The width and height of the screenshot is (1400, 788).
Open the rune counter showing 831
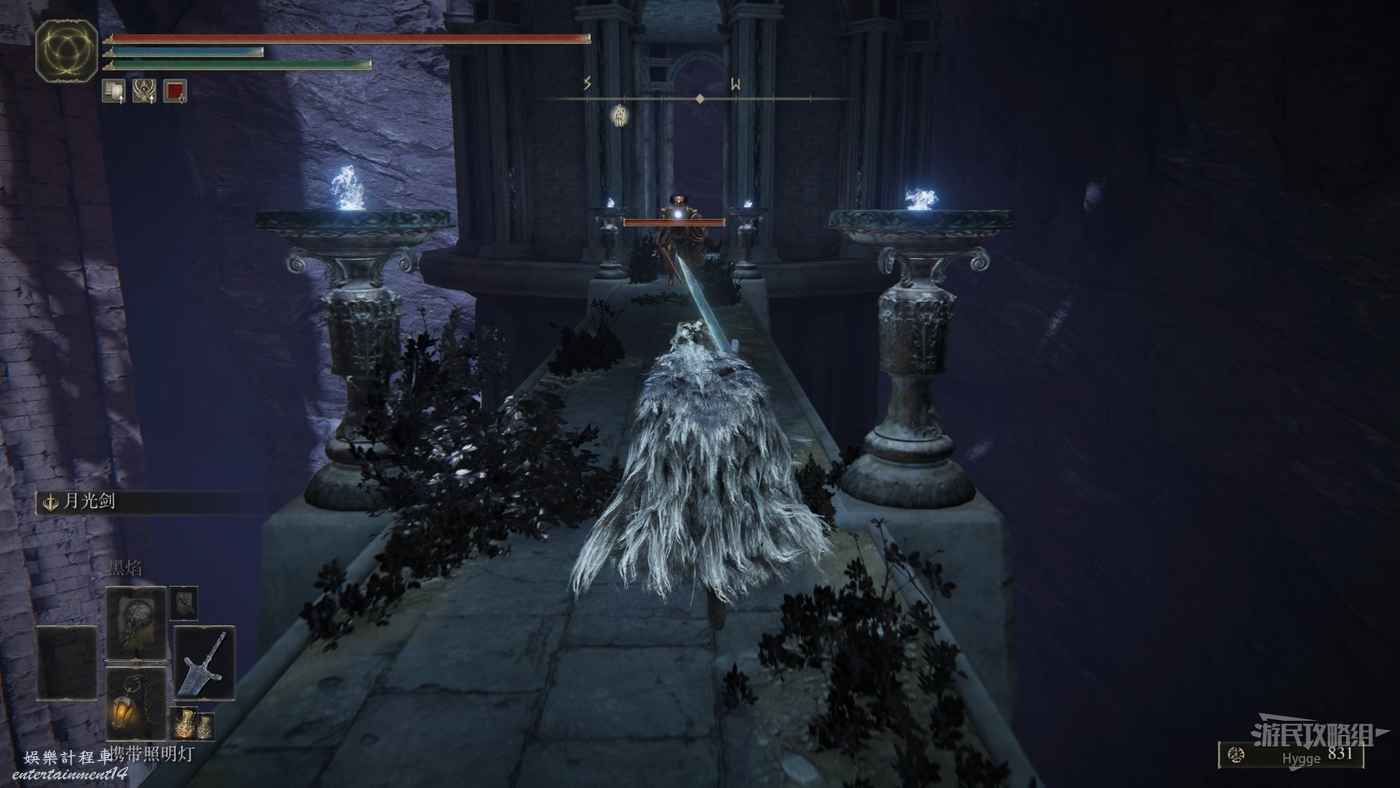tap(1290, 756)
